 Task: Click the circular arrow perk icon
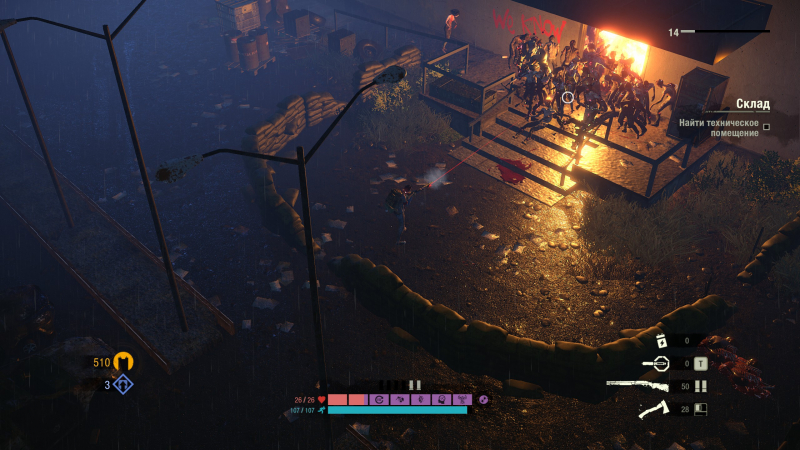coord(378,399)
